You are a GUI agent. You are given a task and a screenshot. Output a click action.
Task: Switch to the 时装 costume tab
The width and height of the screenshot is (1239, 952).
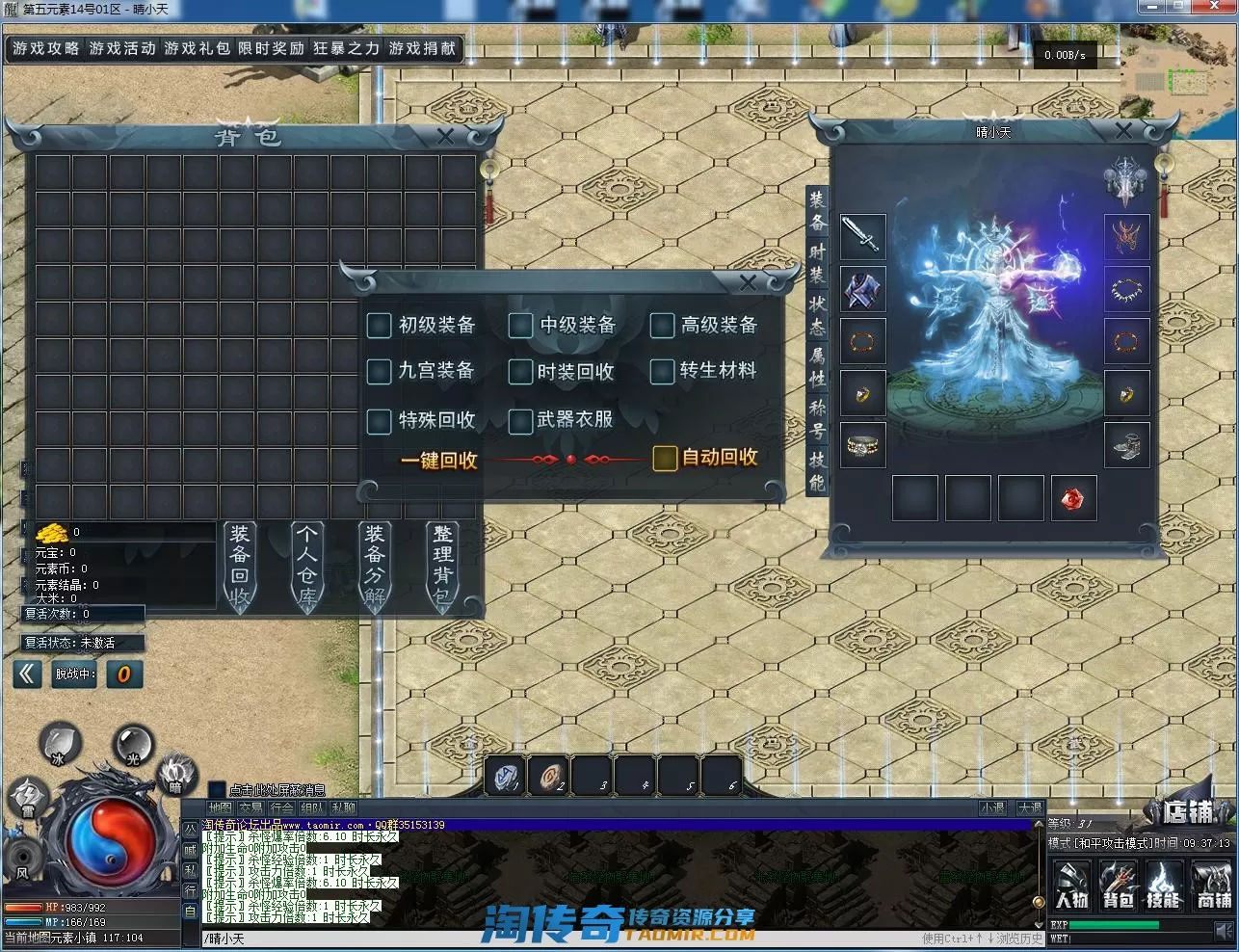tap(817, 262)
